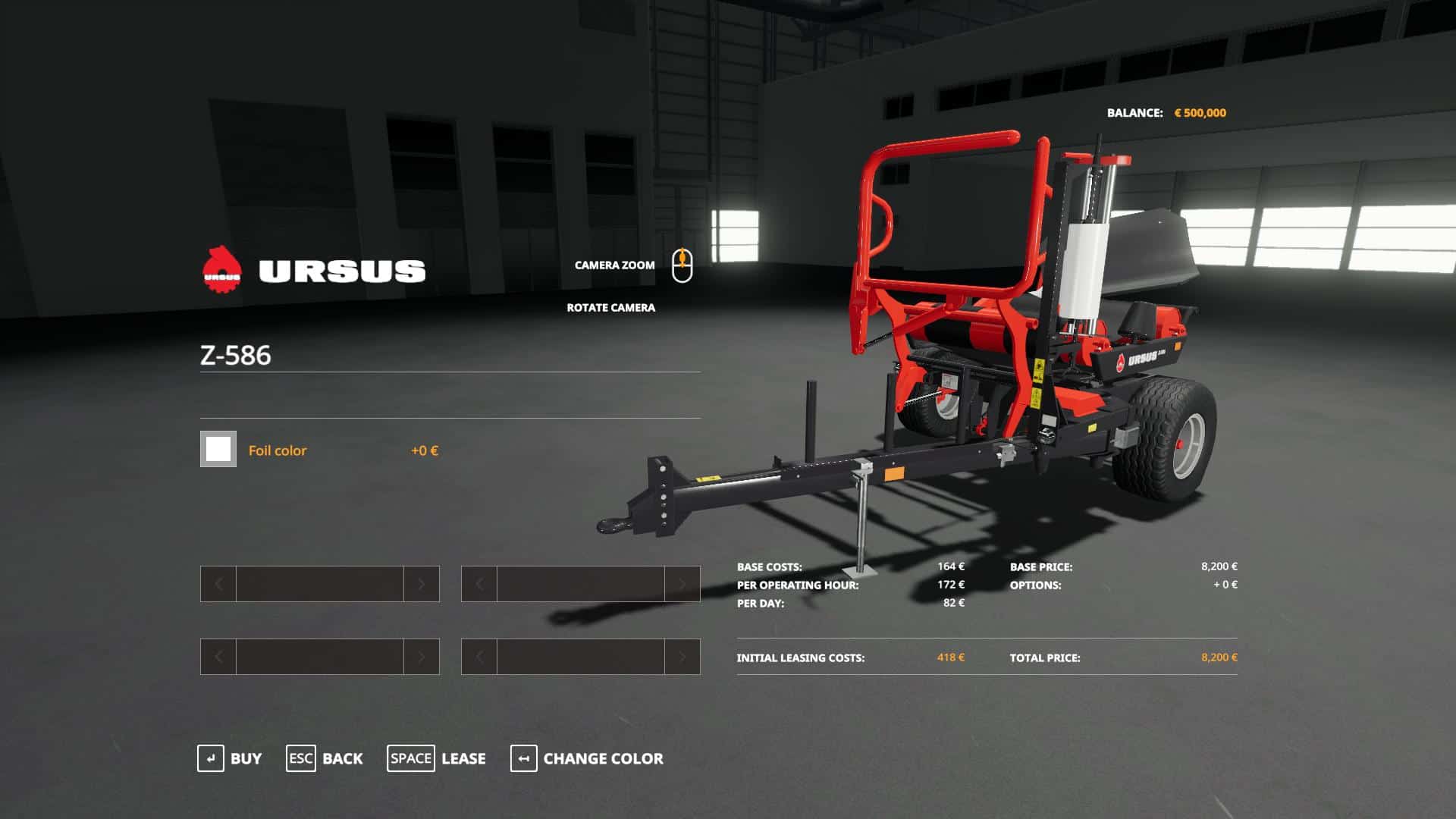Buy the Ursus Z-586
This screenshot has height=819, width=1456.
[x=230, y=758]
